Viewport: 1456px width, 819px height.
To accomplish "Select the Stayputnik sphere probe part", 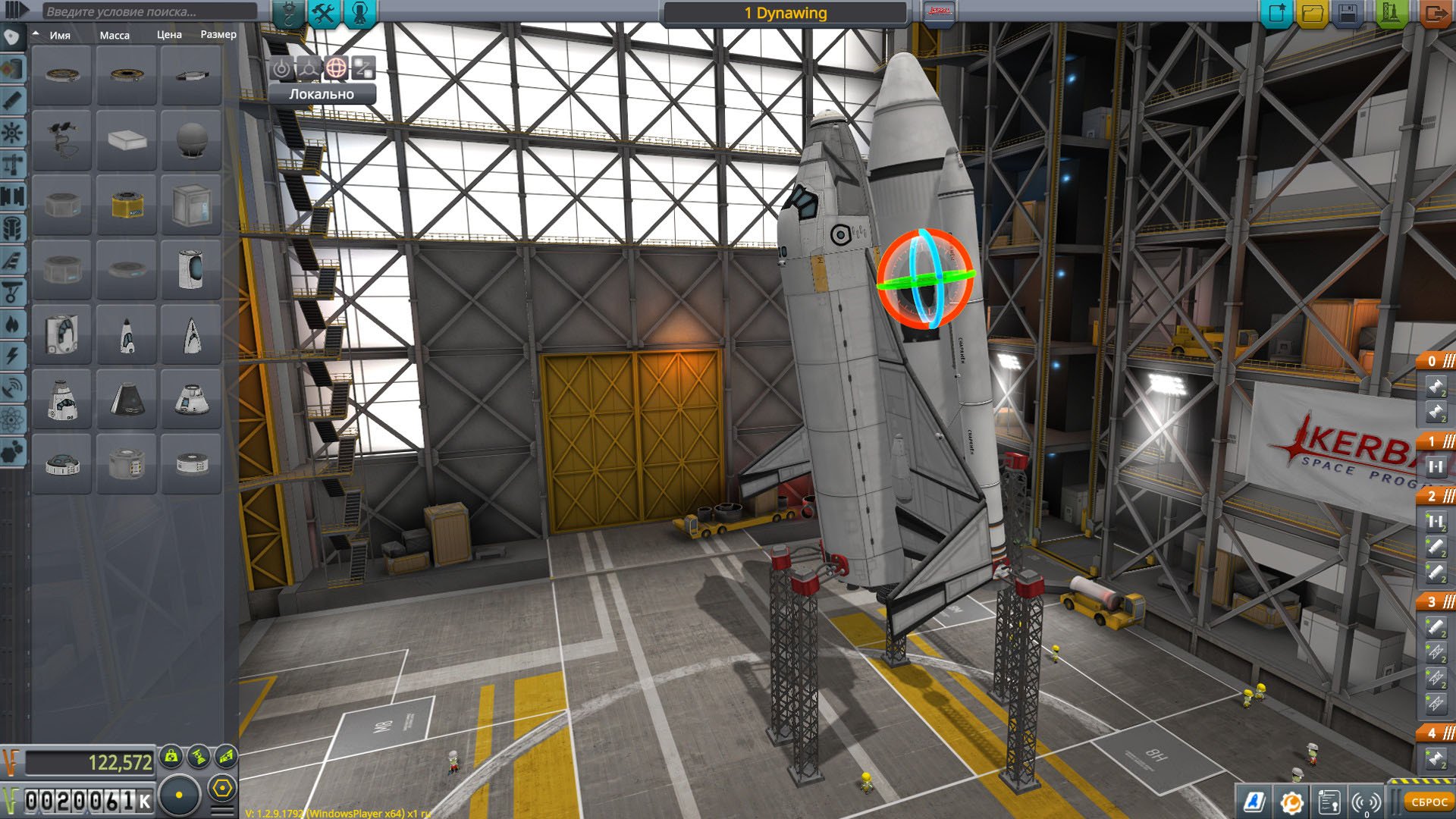I will (191, 140).
